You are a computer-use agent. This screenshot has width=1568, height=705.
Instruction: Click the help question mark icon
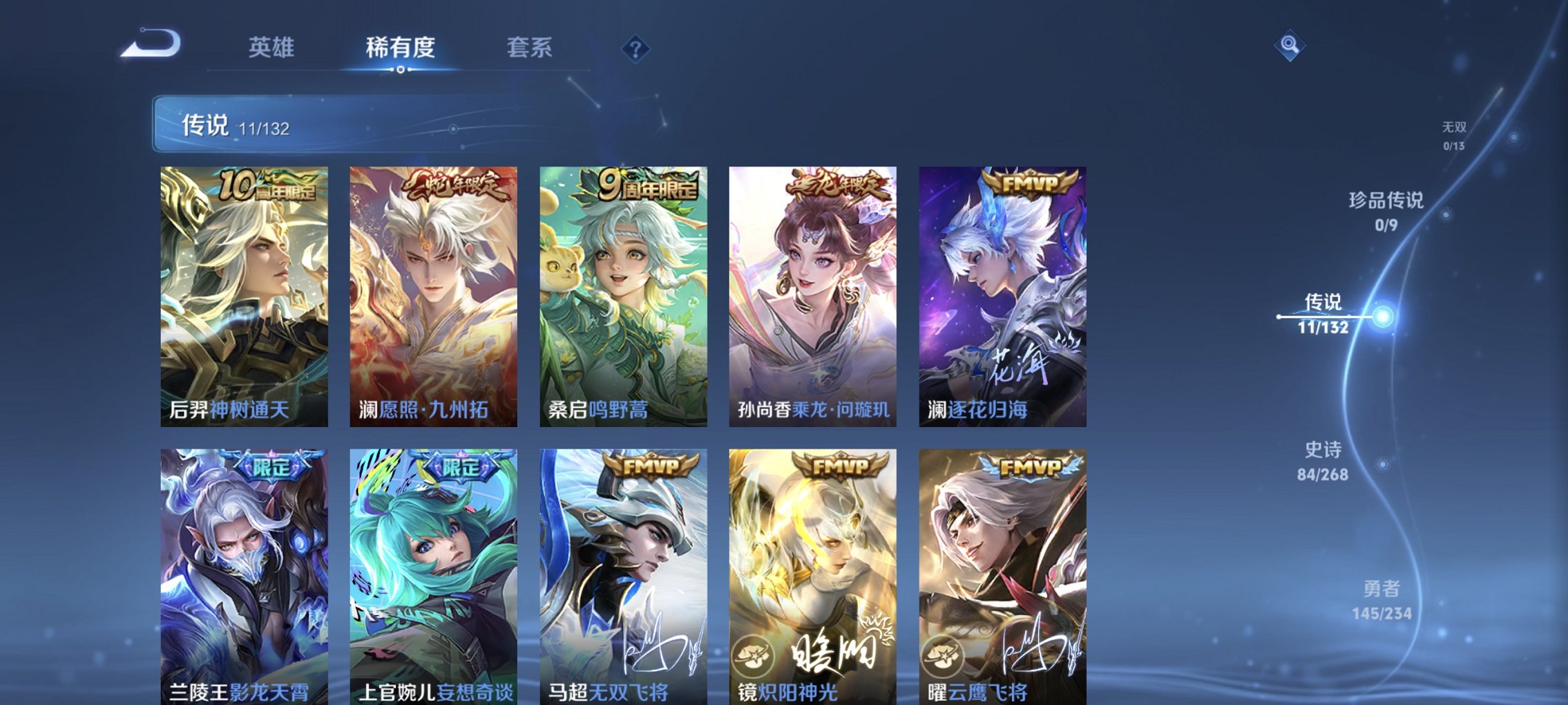(x=636, y=47)
